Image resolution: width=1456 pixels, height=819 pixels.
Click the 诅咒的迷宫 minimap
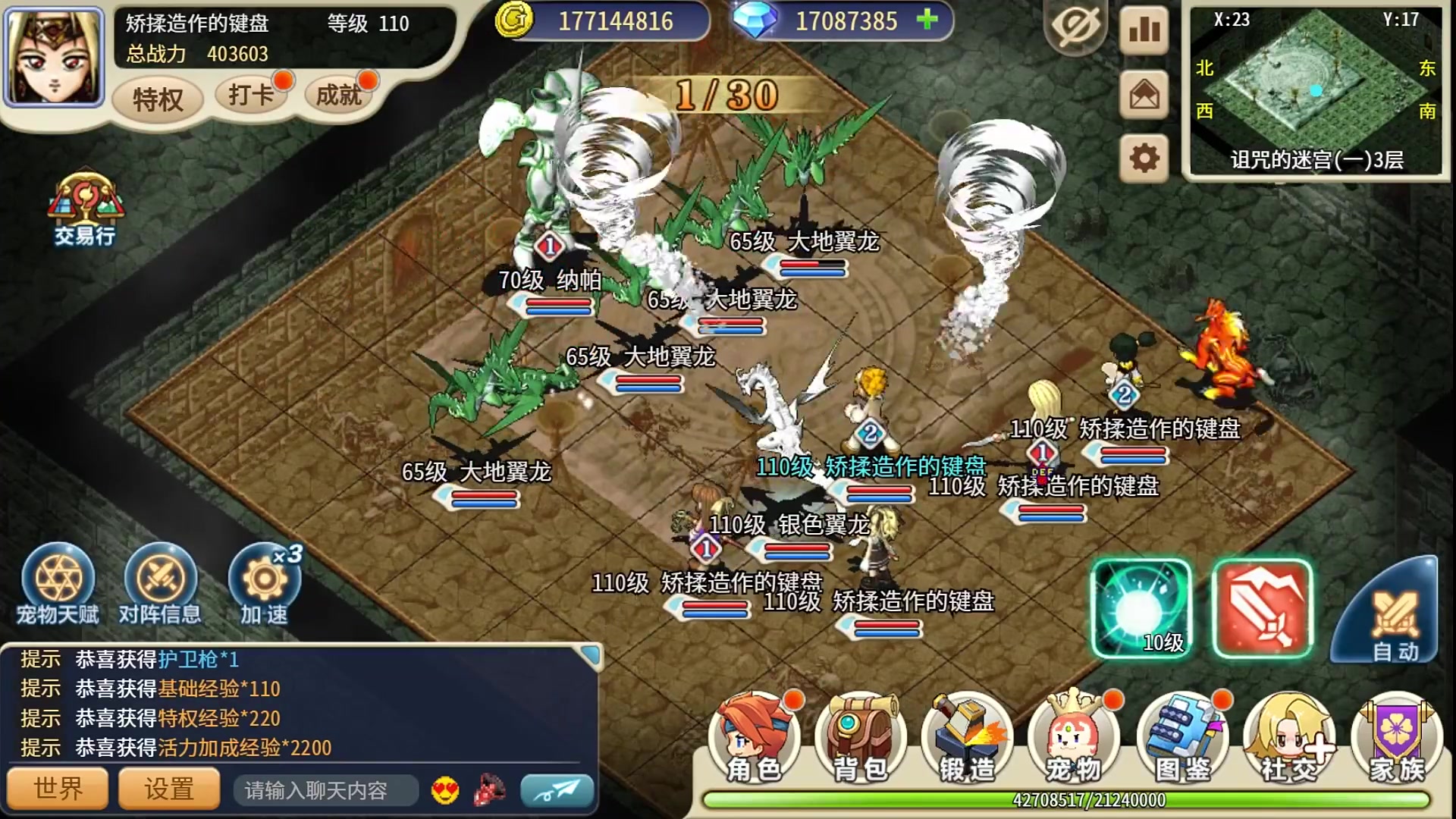pos(1316,93)
